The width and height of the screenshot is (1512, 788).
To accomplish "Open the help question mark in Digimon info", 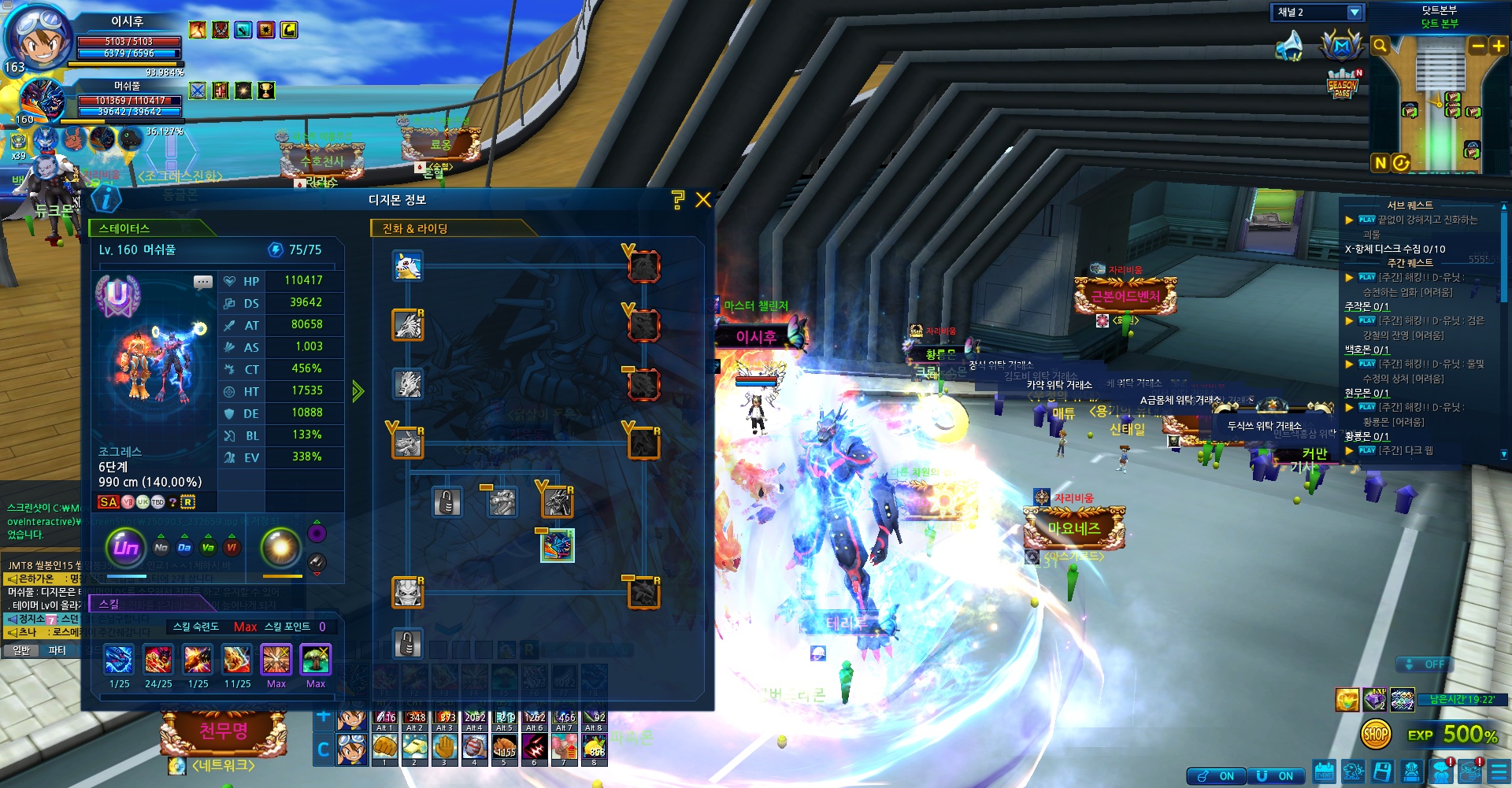I will pos(677,200).
